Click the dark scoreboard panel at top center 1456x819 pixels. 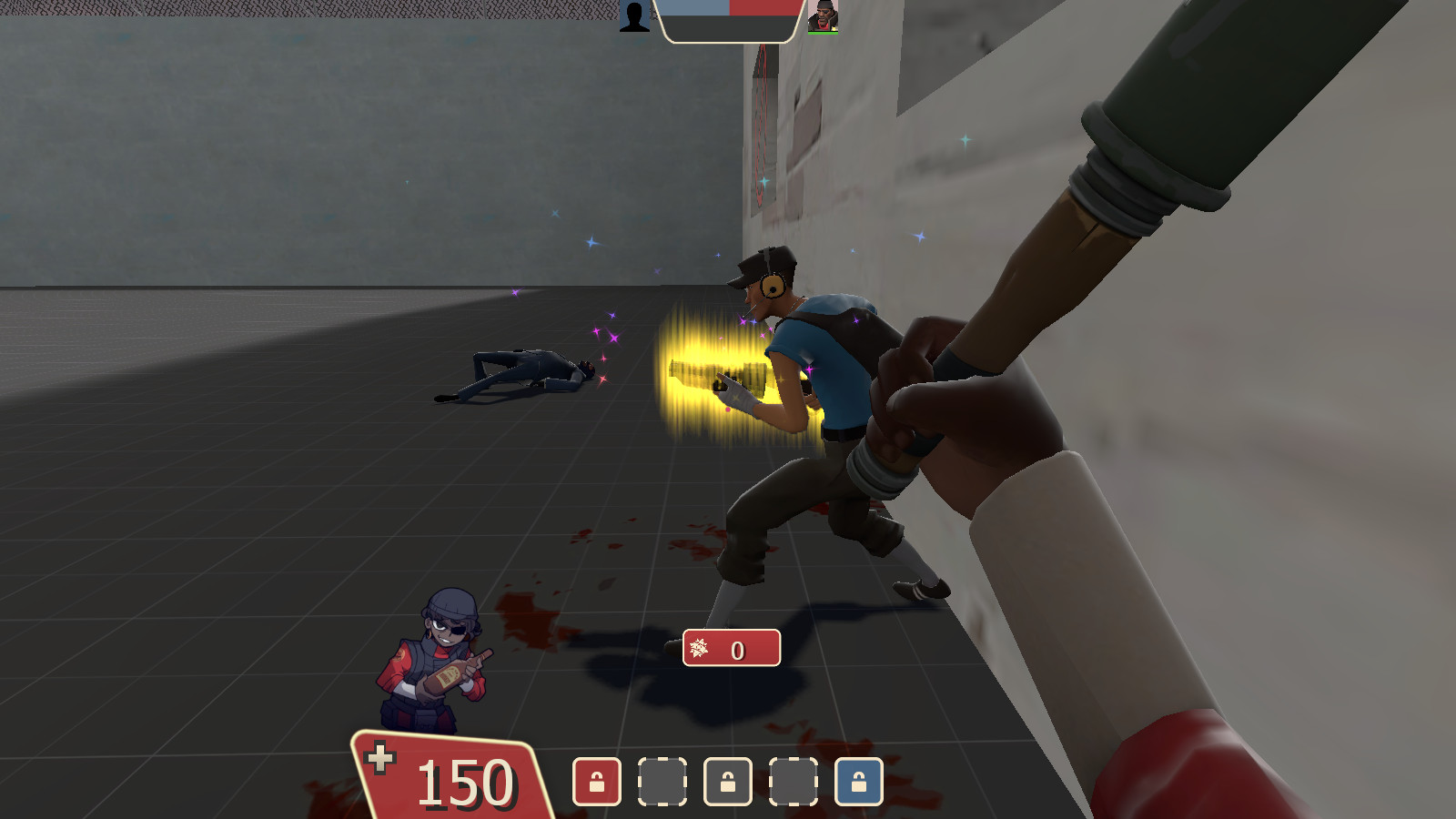click(728, 27)
